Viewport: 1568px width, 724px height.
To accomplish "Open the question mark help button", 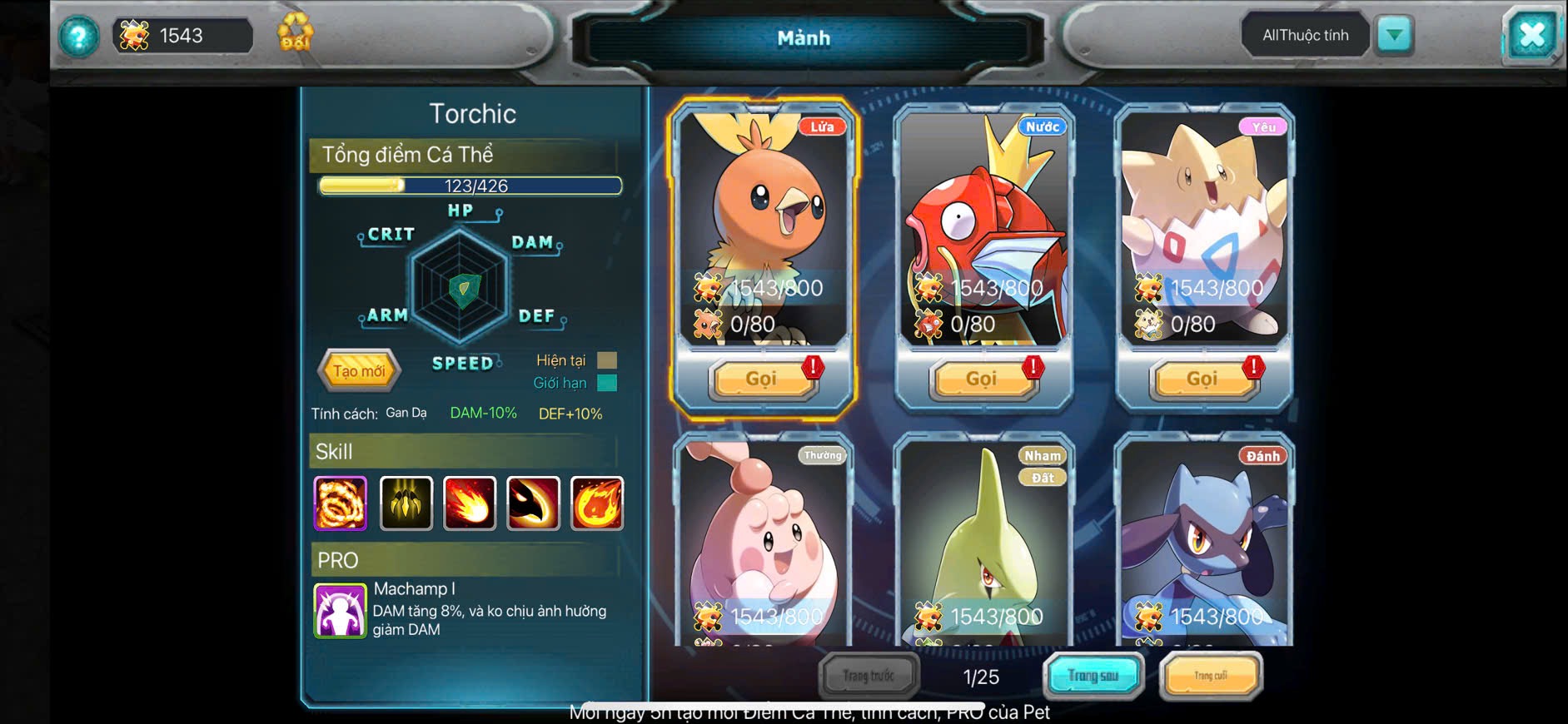I will pos(78,37).
